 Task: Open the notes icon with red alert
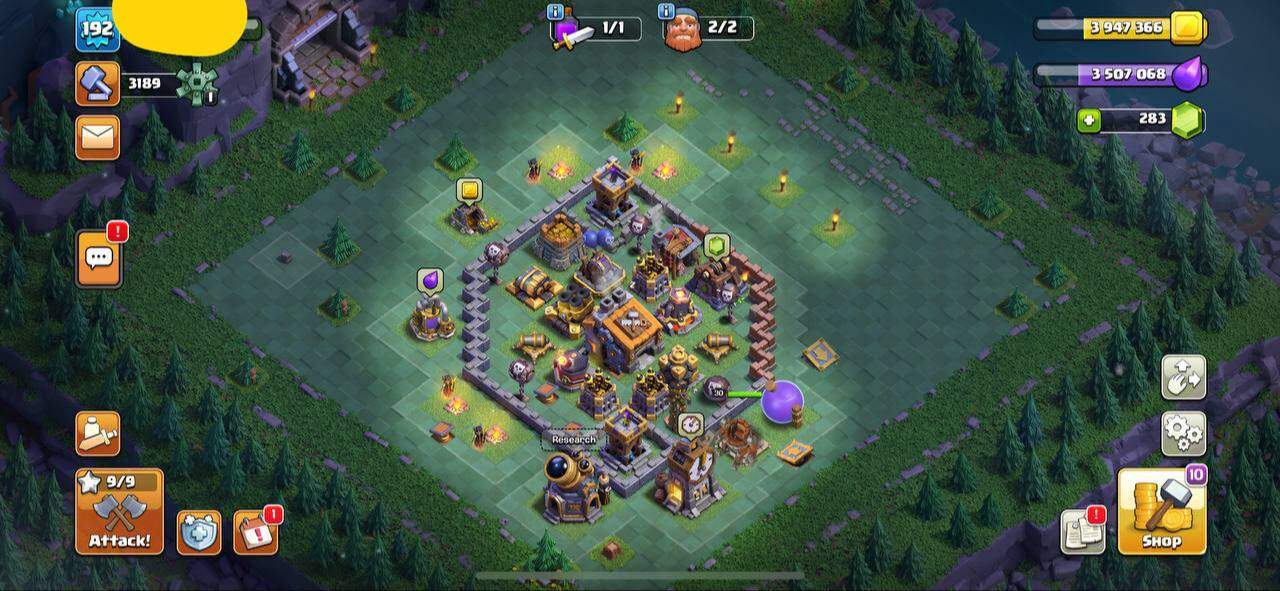tap(1083, 532)
